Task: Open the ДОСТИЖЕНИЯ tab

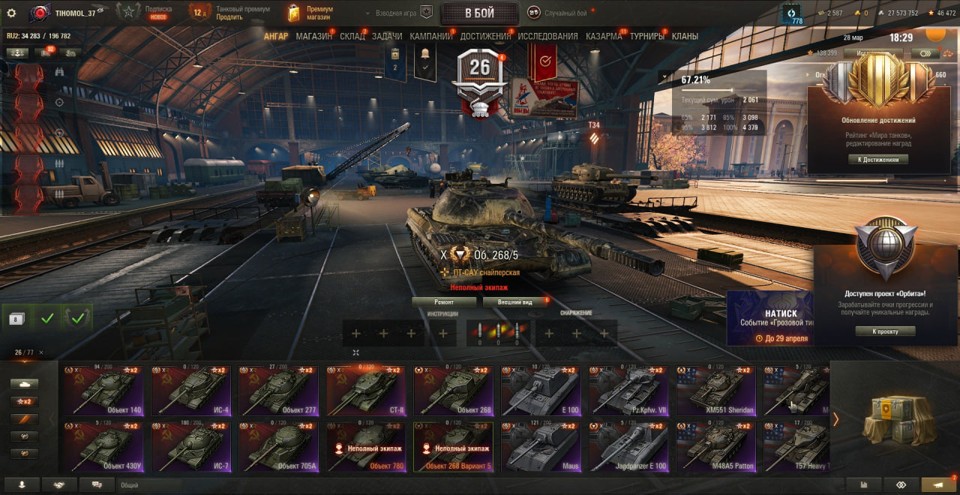Action: point(485,36)
